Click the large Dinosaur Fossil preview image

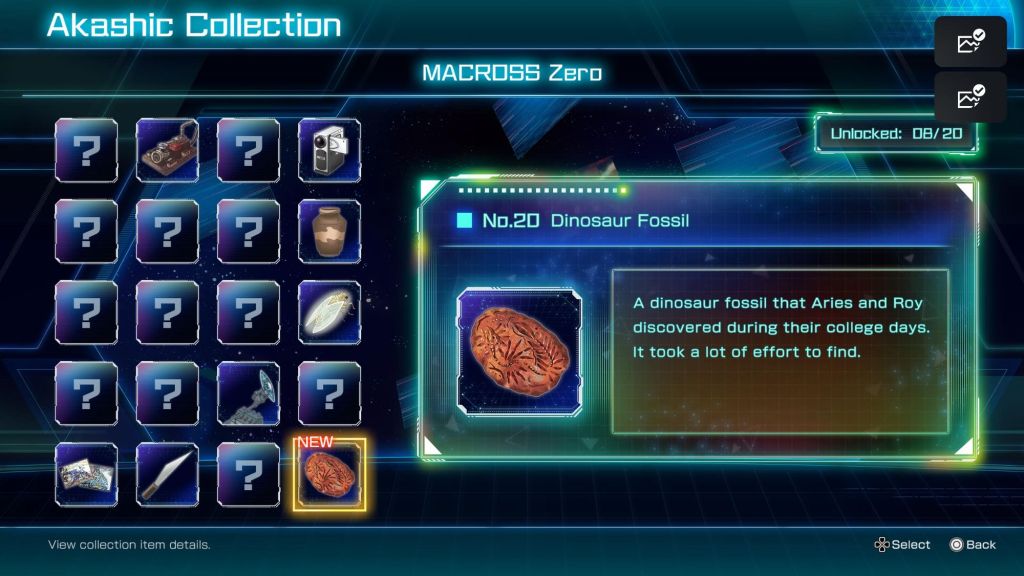[x=520, y=349]
